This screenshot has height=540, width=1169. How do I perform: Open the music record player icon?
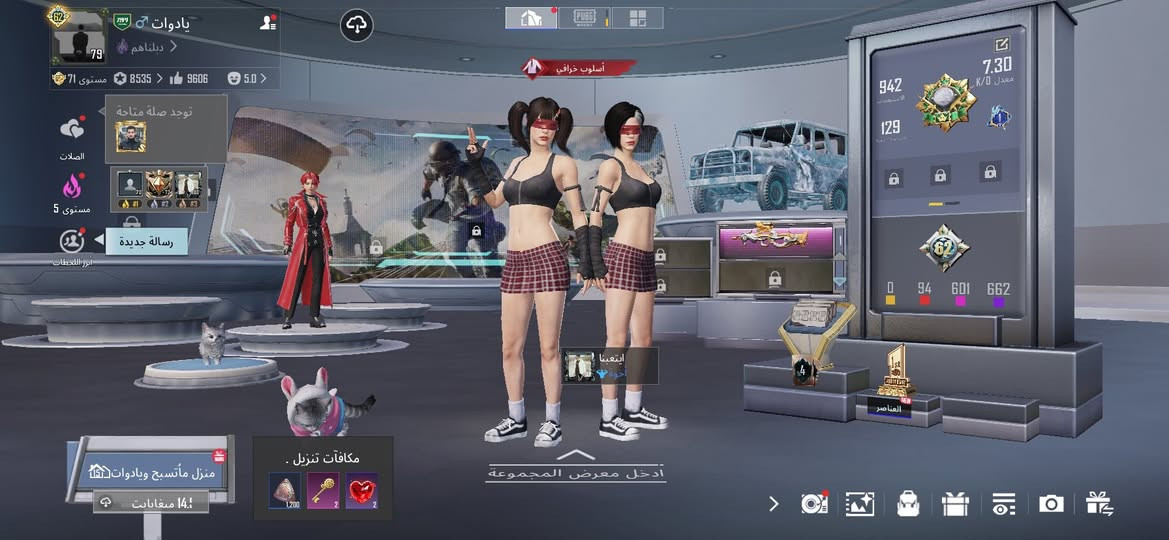coord(814,504)
